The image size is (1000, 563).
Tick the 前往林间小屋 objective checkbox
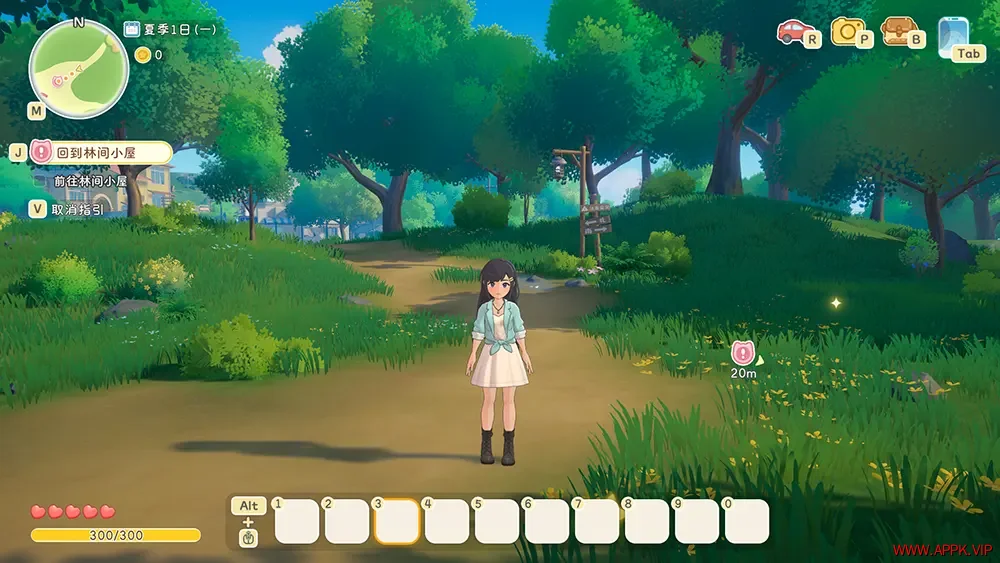(41, 182)
